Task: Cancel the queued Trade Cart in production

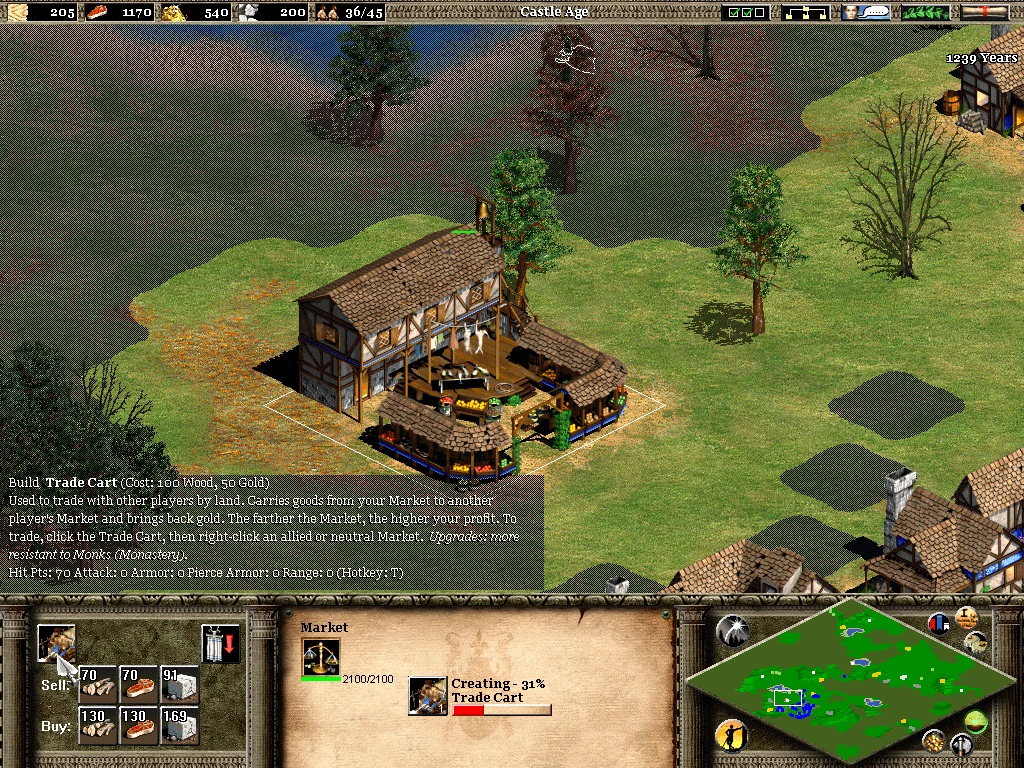Action: 428,696
